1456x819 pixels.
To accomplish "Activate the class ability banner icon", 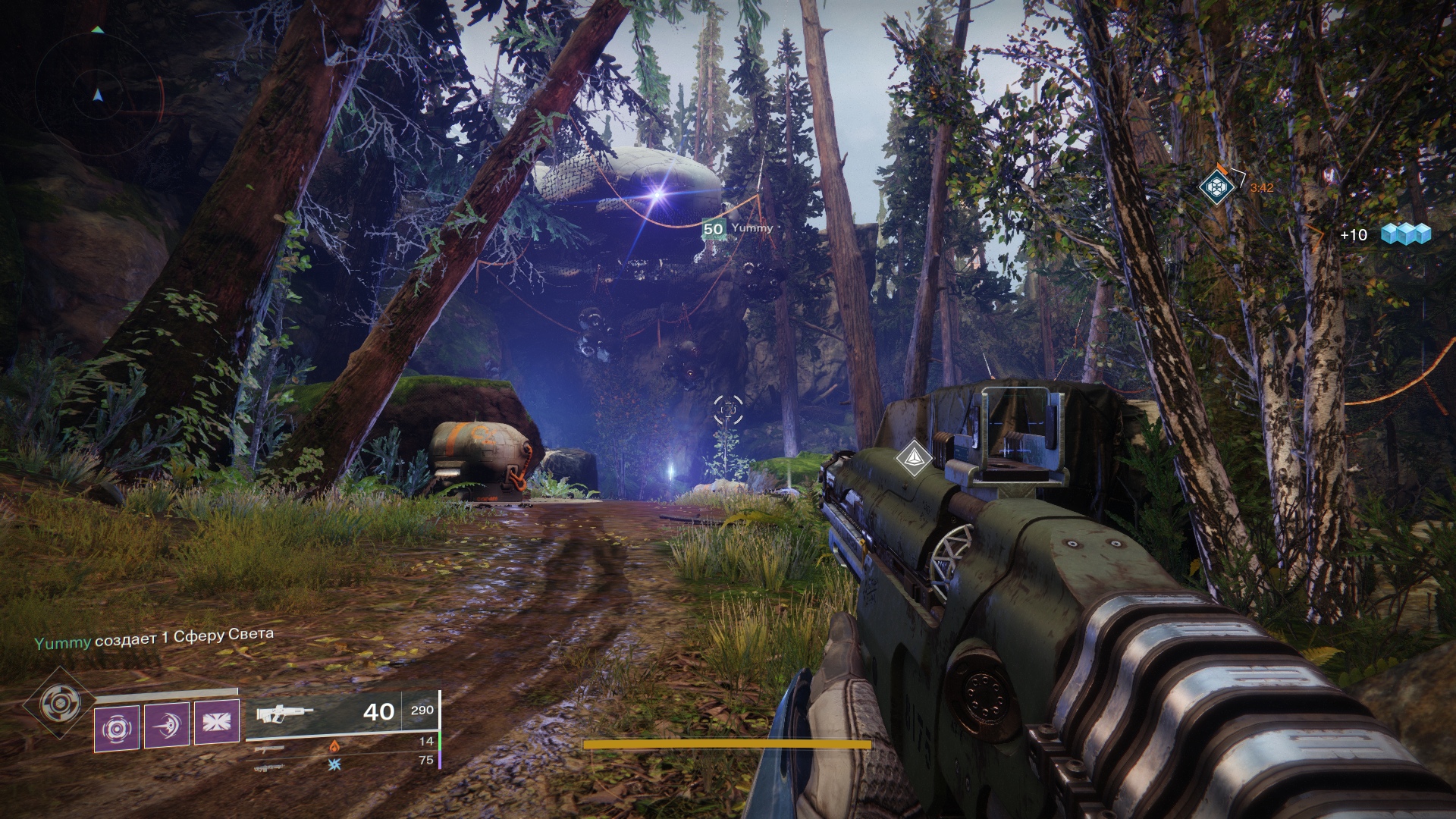I will coord(217,722).
